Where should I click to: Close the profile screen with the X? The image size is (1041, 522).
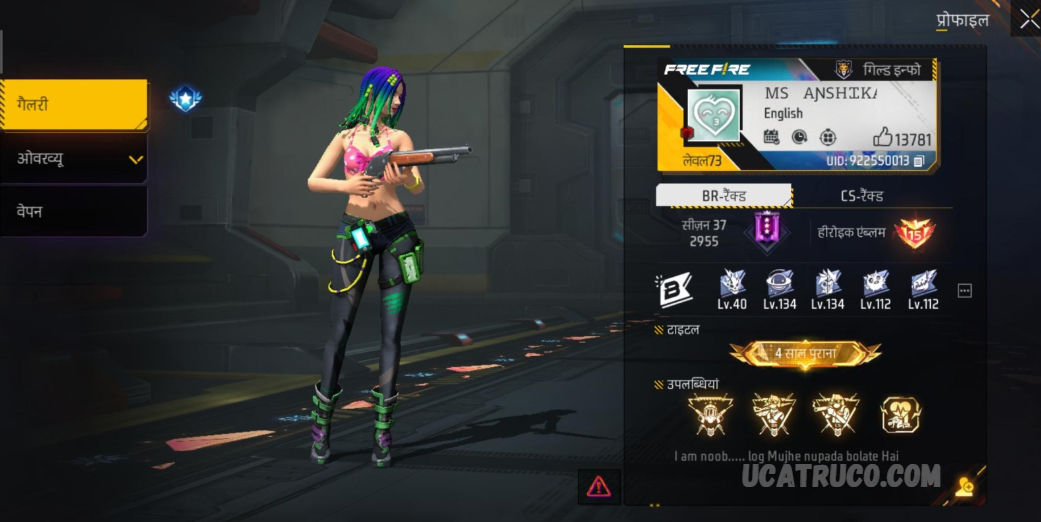(x=1028, y=19)
